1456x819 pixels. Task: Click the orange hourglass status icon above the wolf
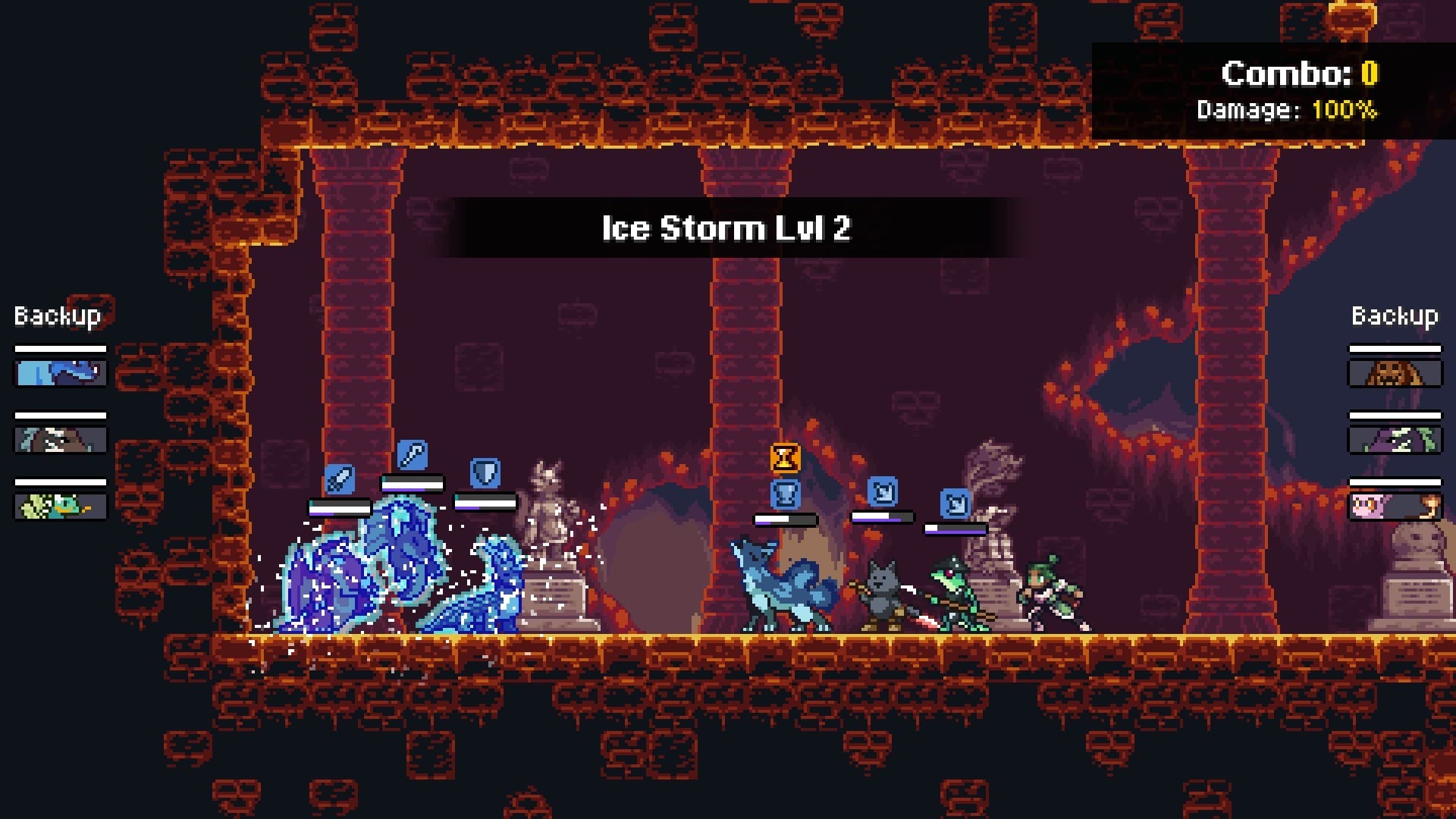(784, 460)
